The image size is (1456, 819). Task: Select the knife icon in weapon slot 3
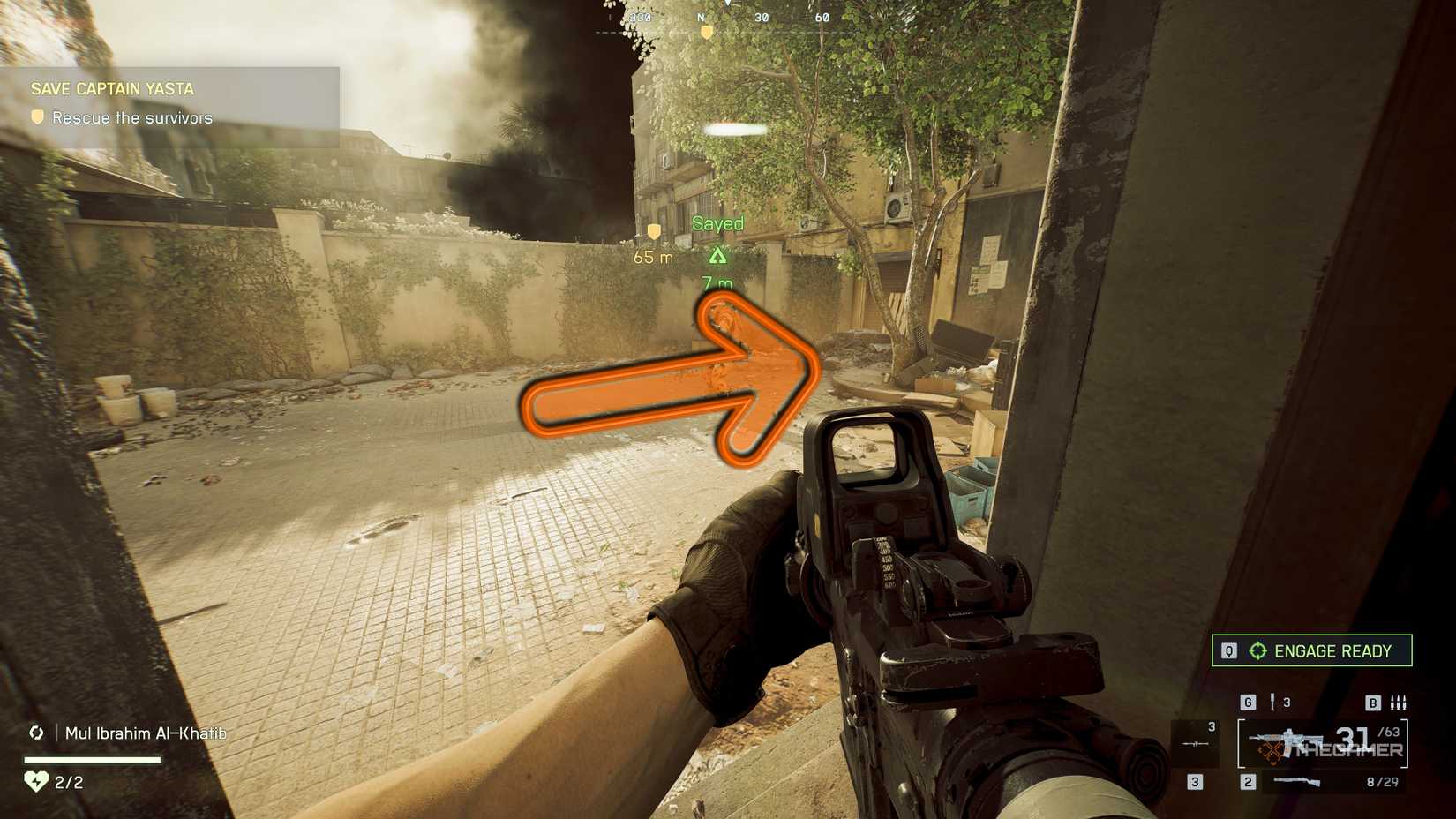tap(1193, 743)
